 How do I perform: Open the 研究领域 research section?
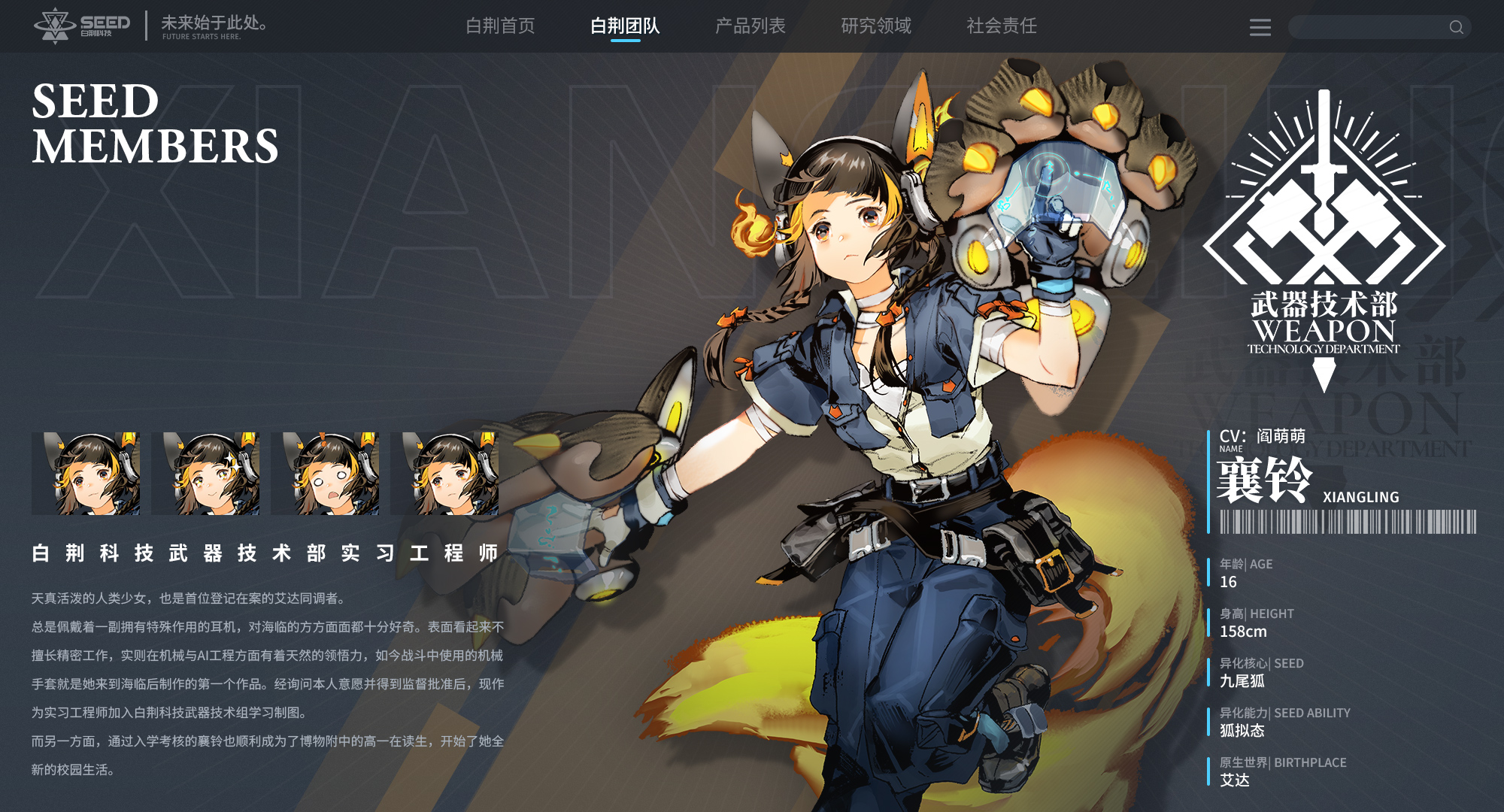[x=875, y=26]
